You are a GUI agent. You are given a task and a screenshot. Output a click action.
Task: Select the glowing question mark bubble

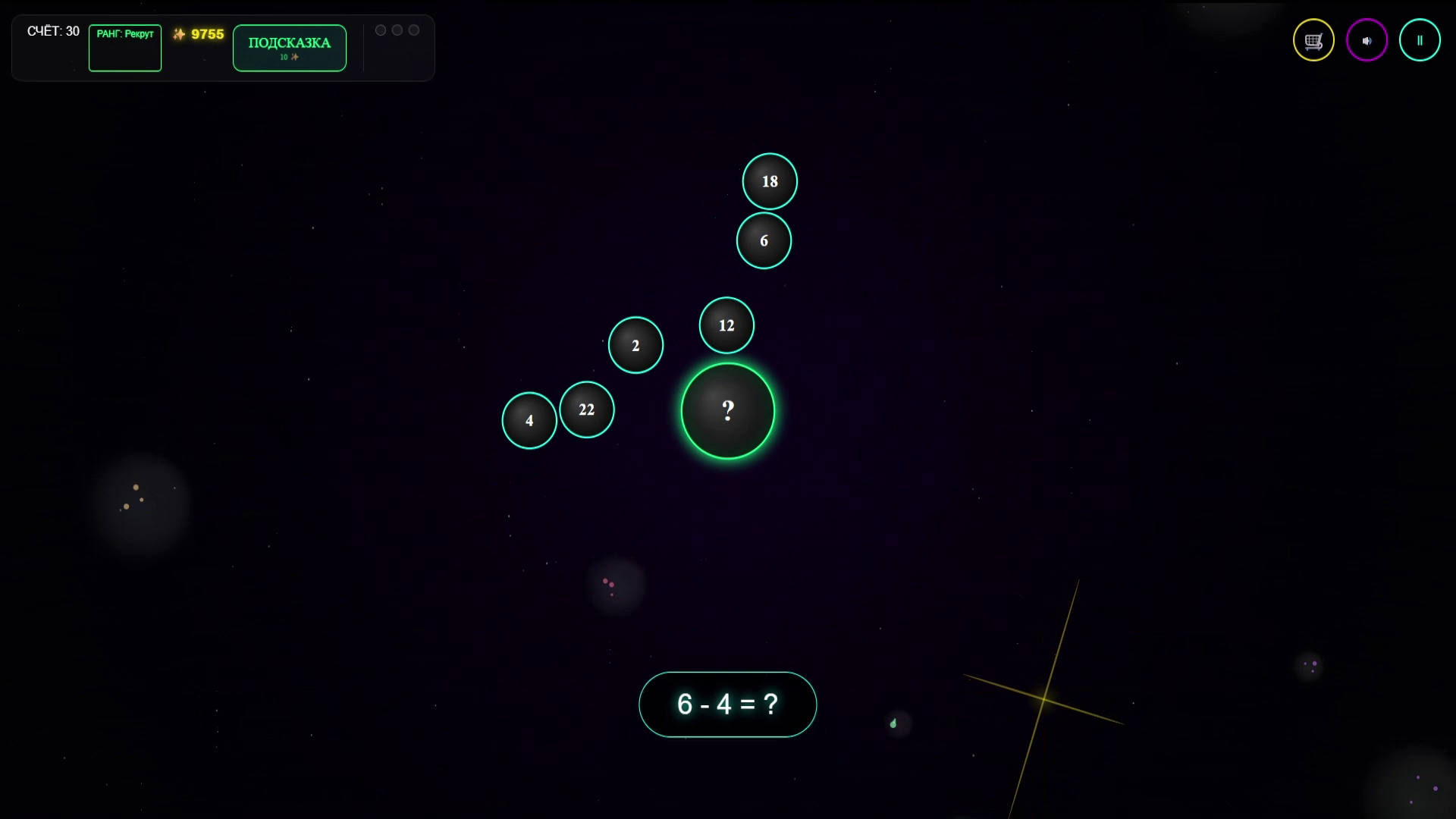(728, 410)
